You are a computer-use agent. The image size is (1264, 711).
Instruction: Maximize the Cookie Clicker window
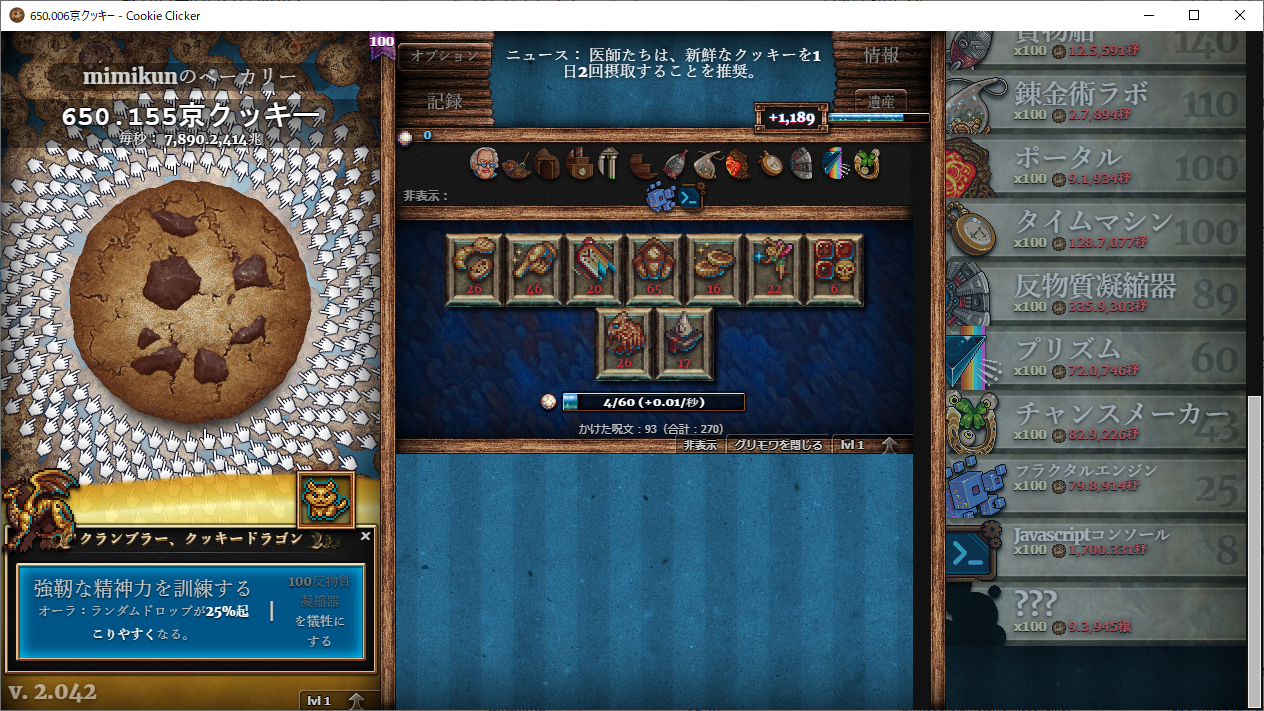(1194, 15)
